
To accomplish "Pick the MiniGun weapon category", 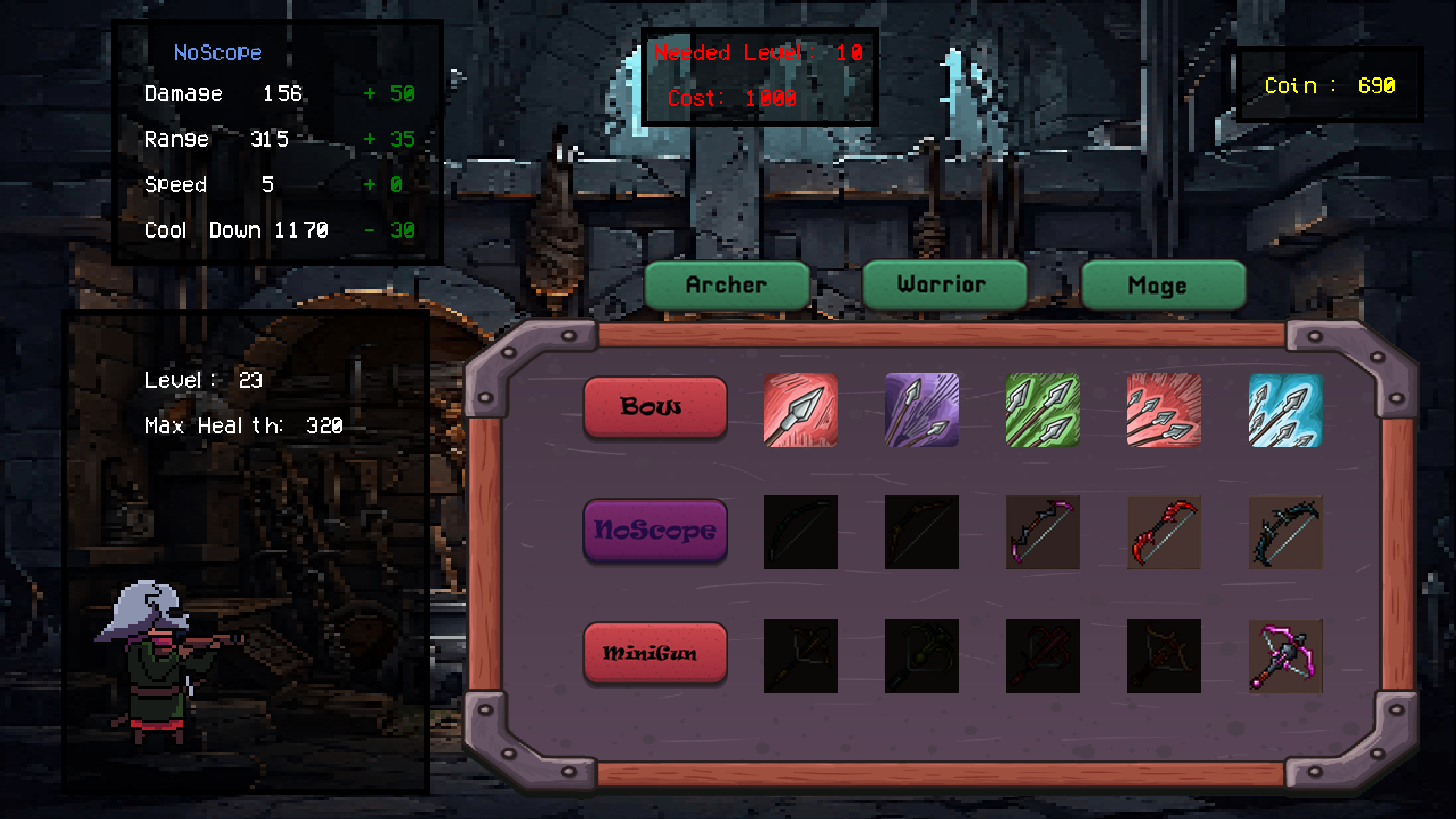I will pos(655,652).
